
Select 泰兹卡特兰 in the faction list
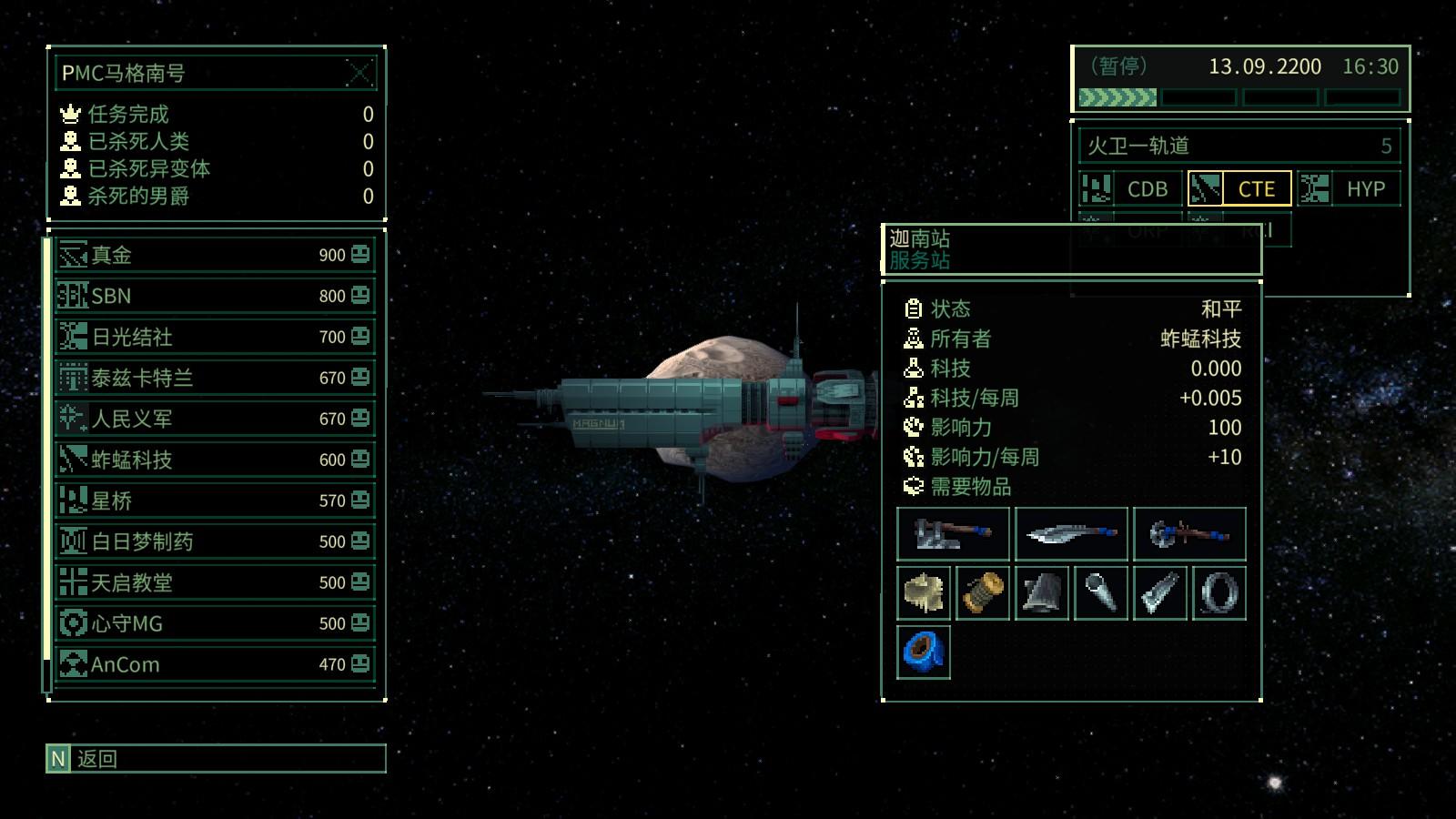[215, 378]
